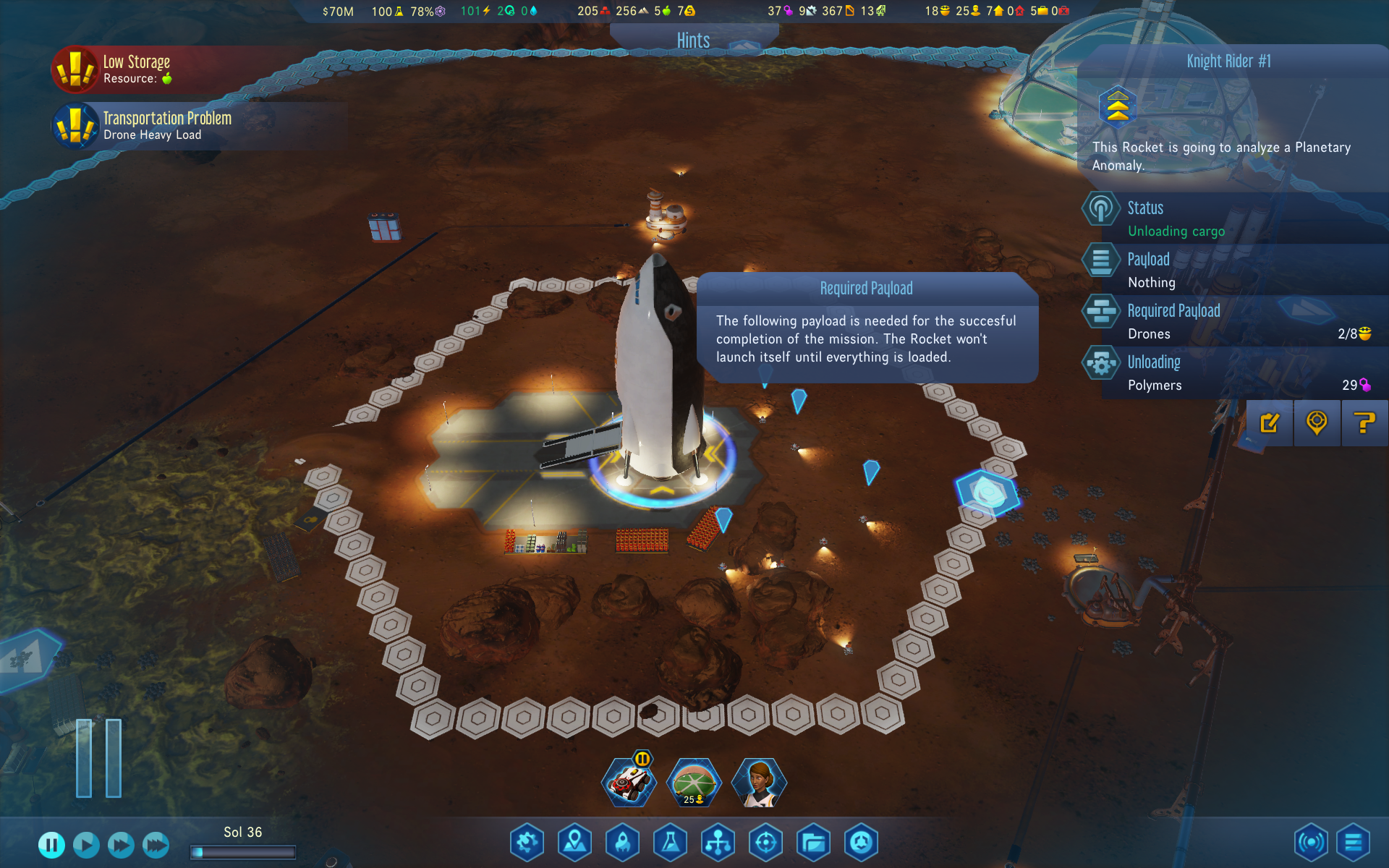The image size is (1389, 868).
Task: Open the Research flask icon
Action: [x=671, y=842]
